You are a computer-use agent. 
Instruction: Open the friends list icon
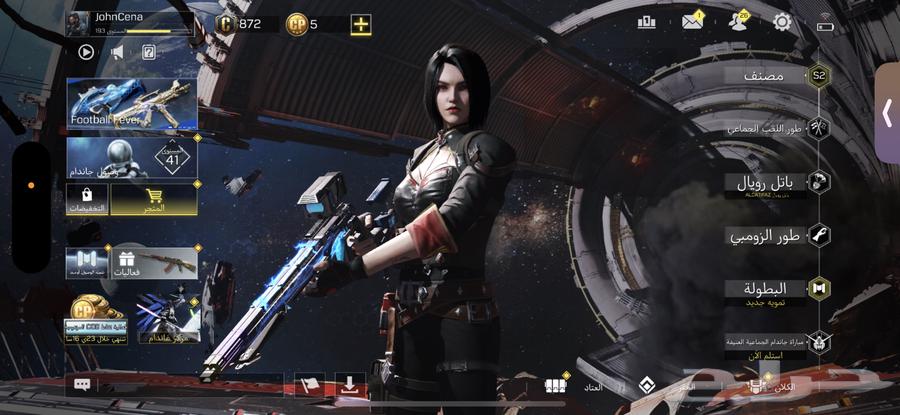pyautogui.click(x=738, y=21)
